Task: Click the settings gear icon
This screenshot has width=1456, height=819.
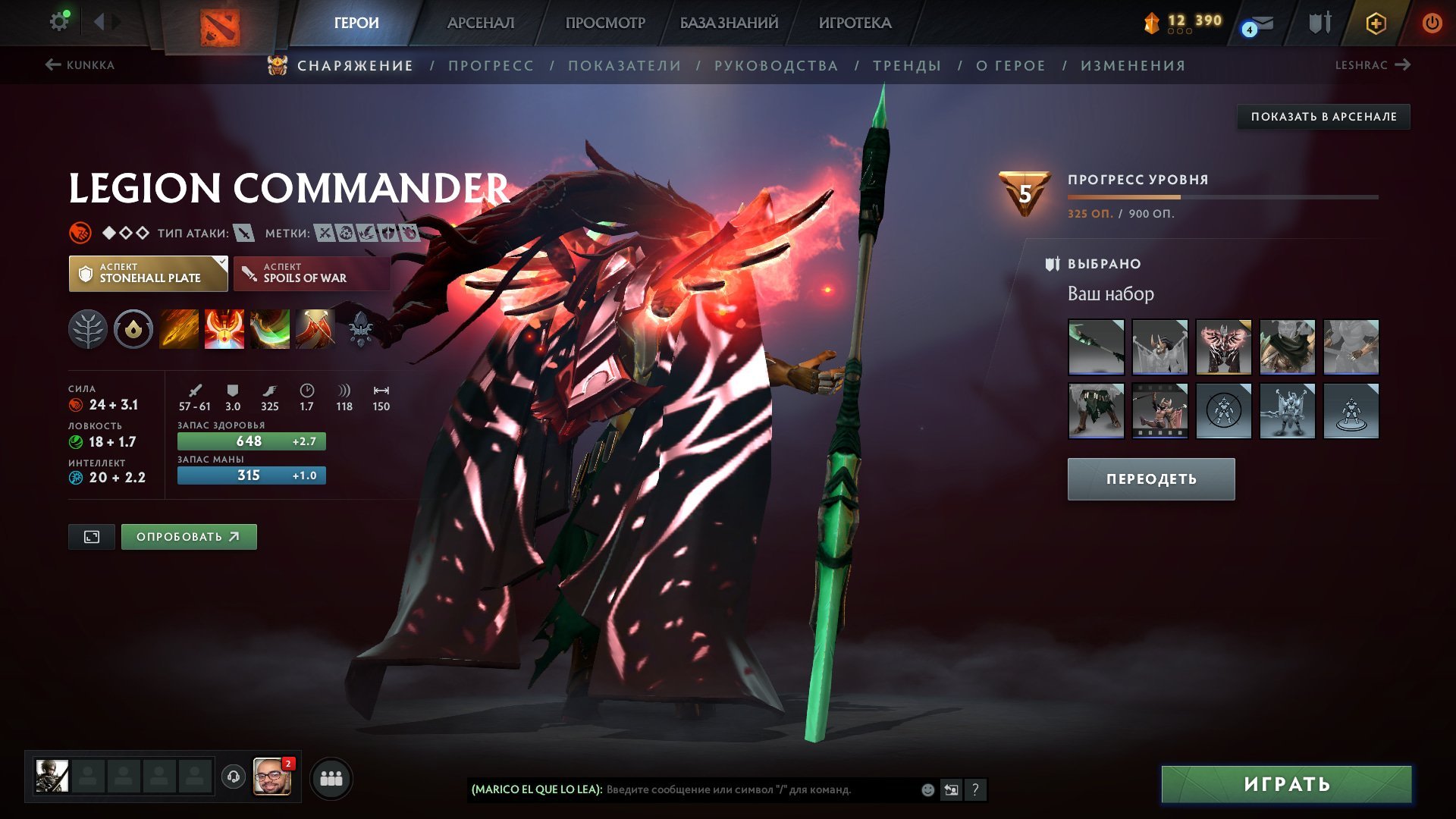Action: point(59,21)
